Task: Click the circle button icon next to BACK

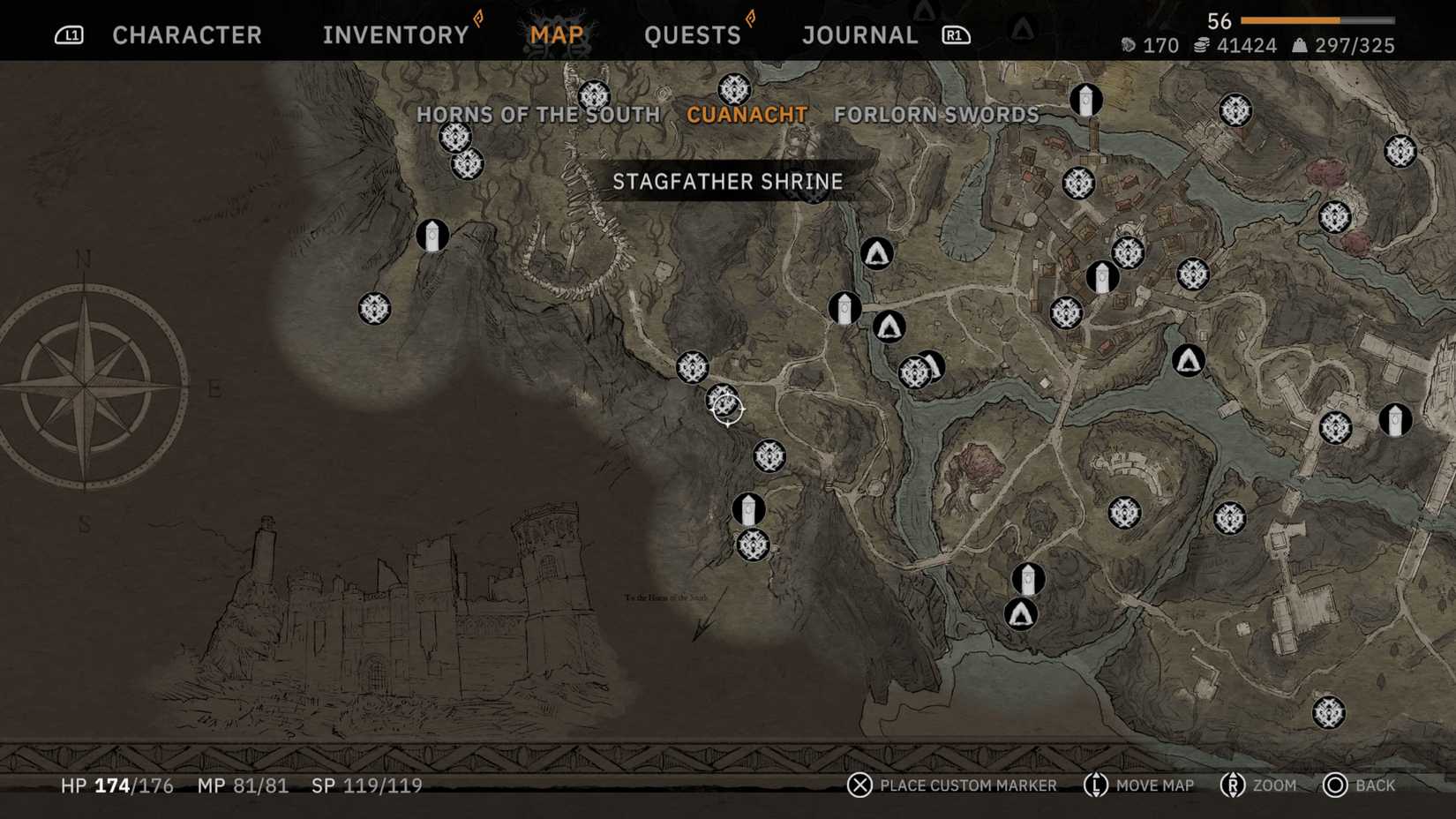Action: click(1333, 785)
